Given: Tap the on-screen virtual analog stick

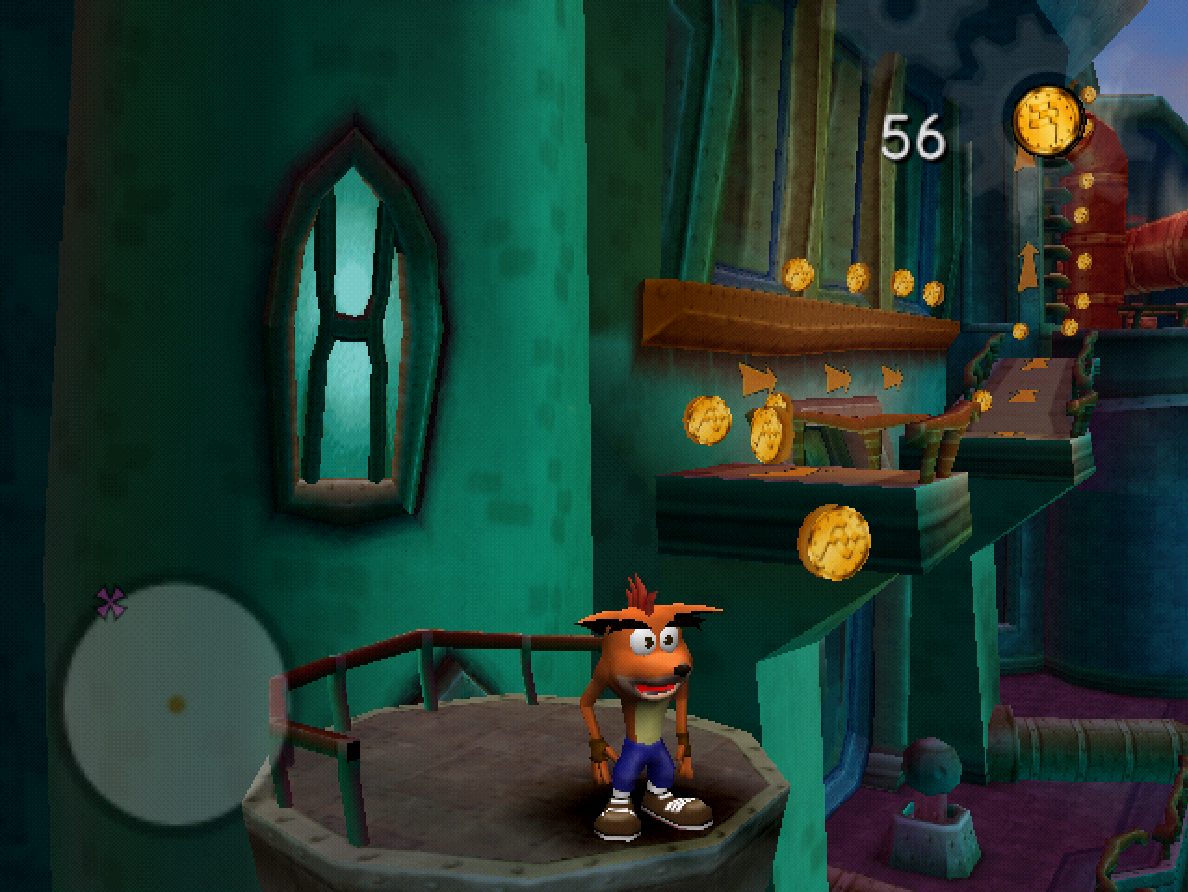Looking at the screenshot, I should [176, 704].
